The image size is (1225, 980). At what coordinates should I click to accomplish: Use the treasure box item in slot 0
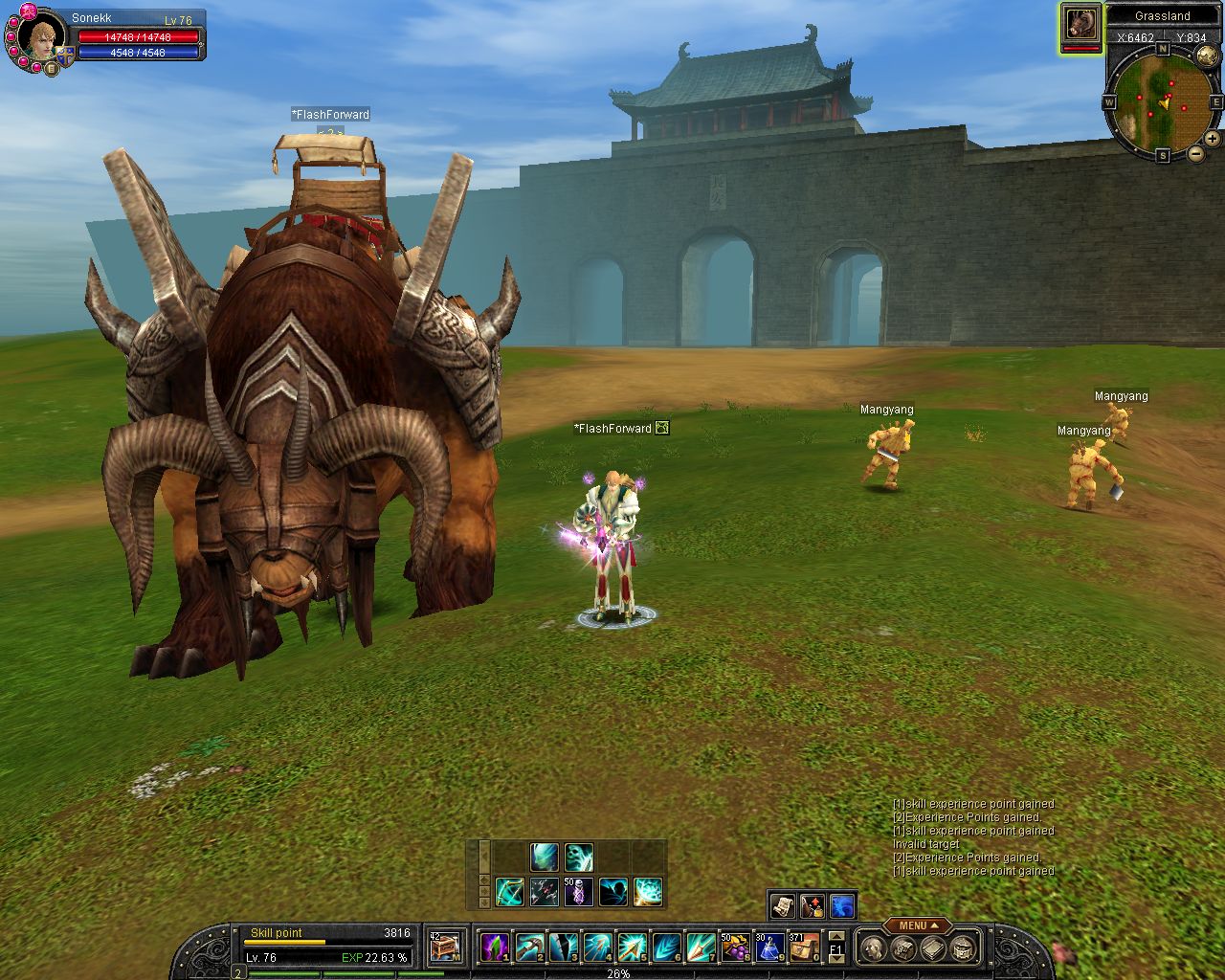(804, 947)
